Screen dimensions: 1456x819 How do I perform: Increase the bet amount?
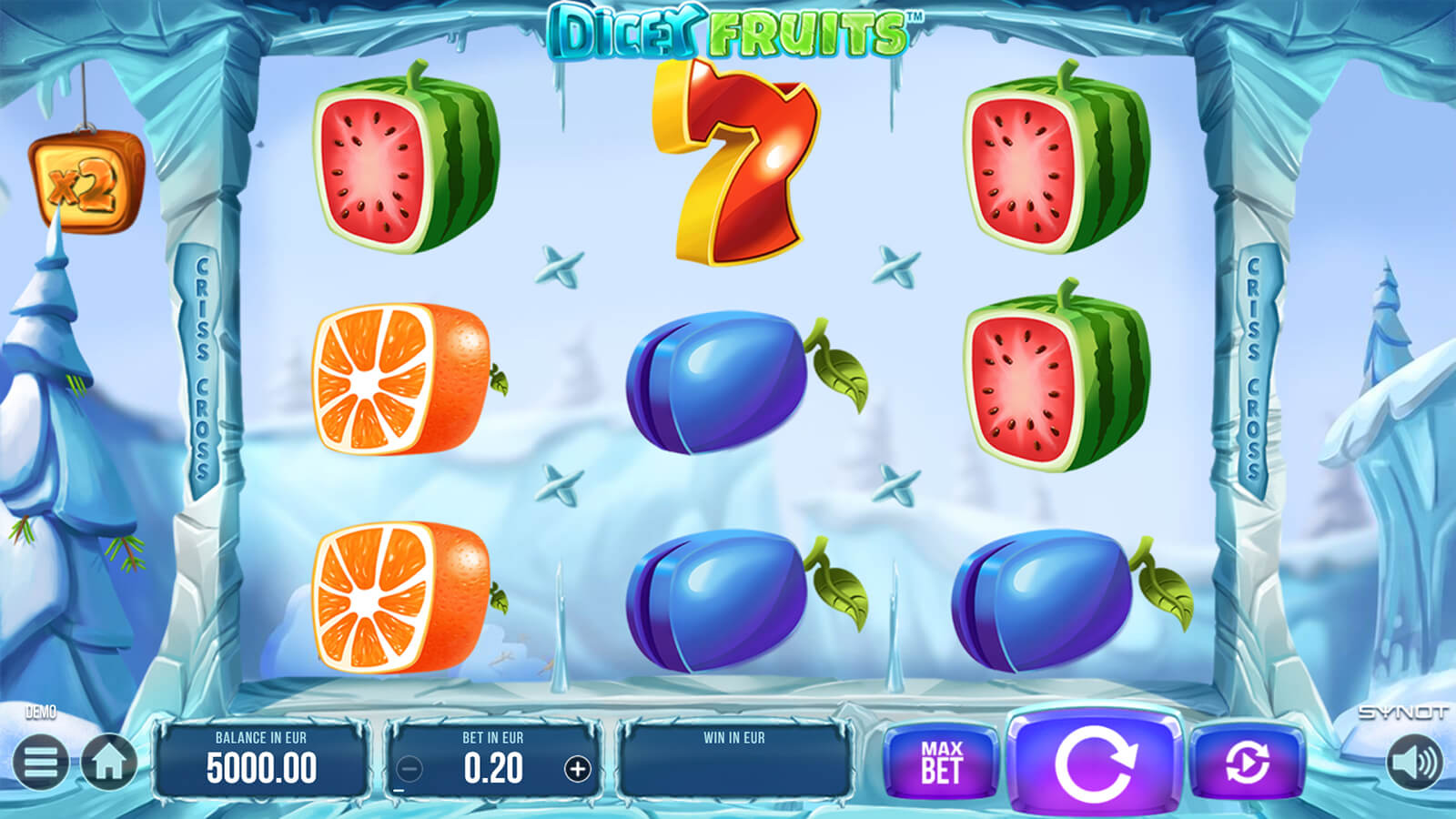click(x=577, y=770)
